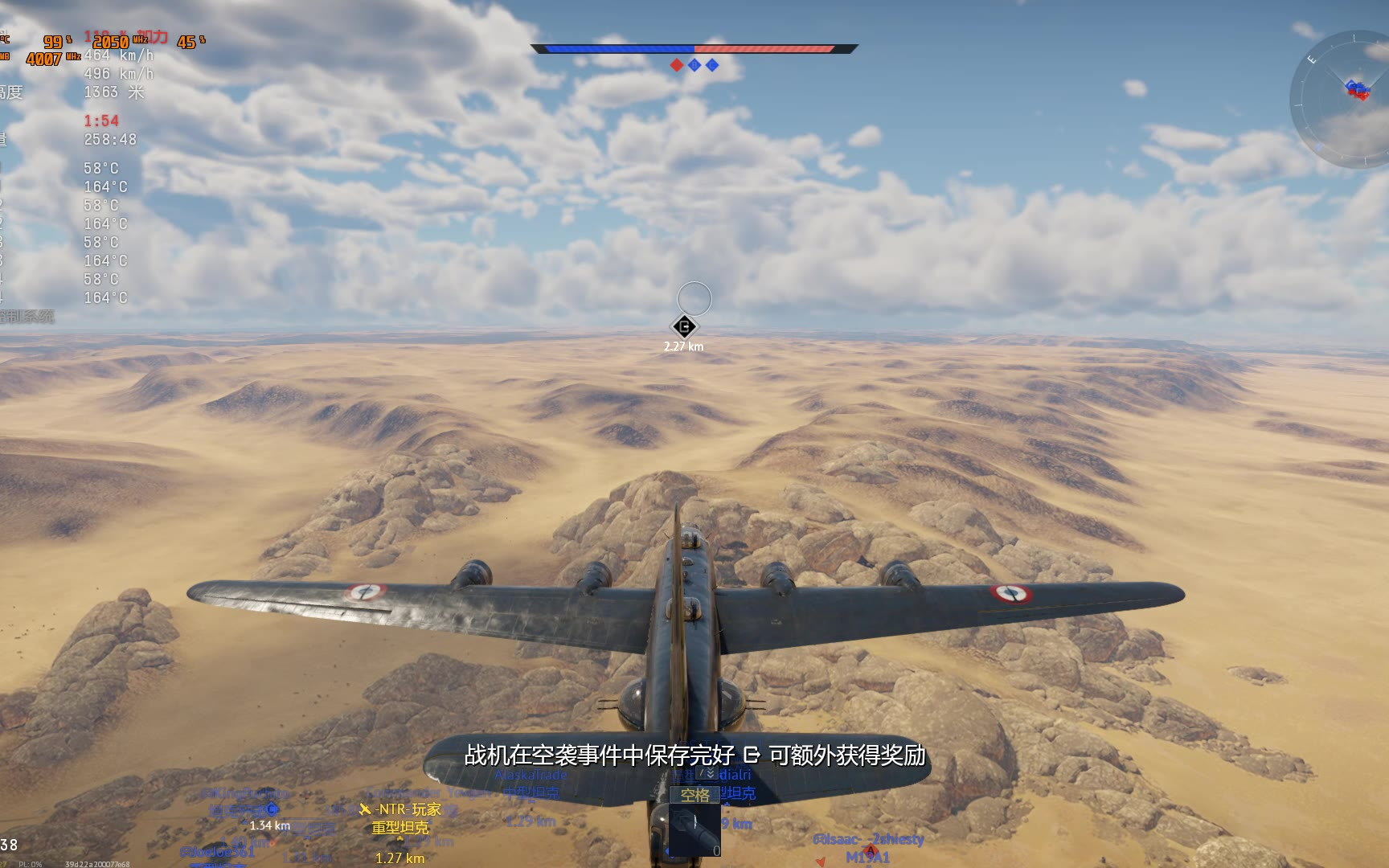Screen dimensions: 1389x868
Task: Select capture point marker at 2.27 km
Action: pyautogui.click(x=684, y=326)
